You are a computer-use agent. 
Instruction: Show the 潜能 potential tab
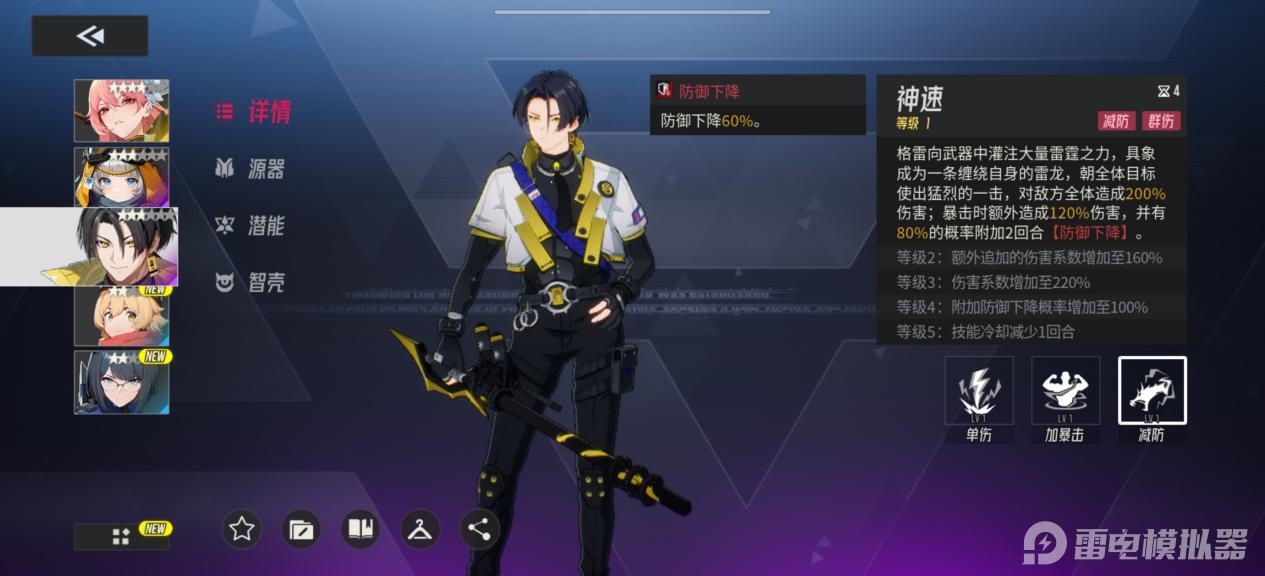[x=251, y=225]
